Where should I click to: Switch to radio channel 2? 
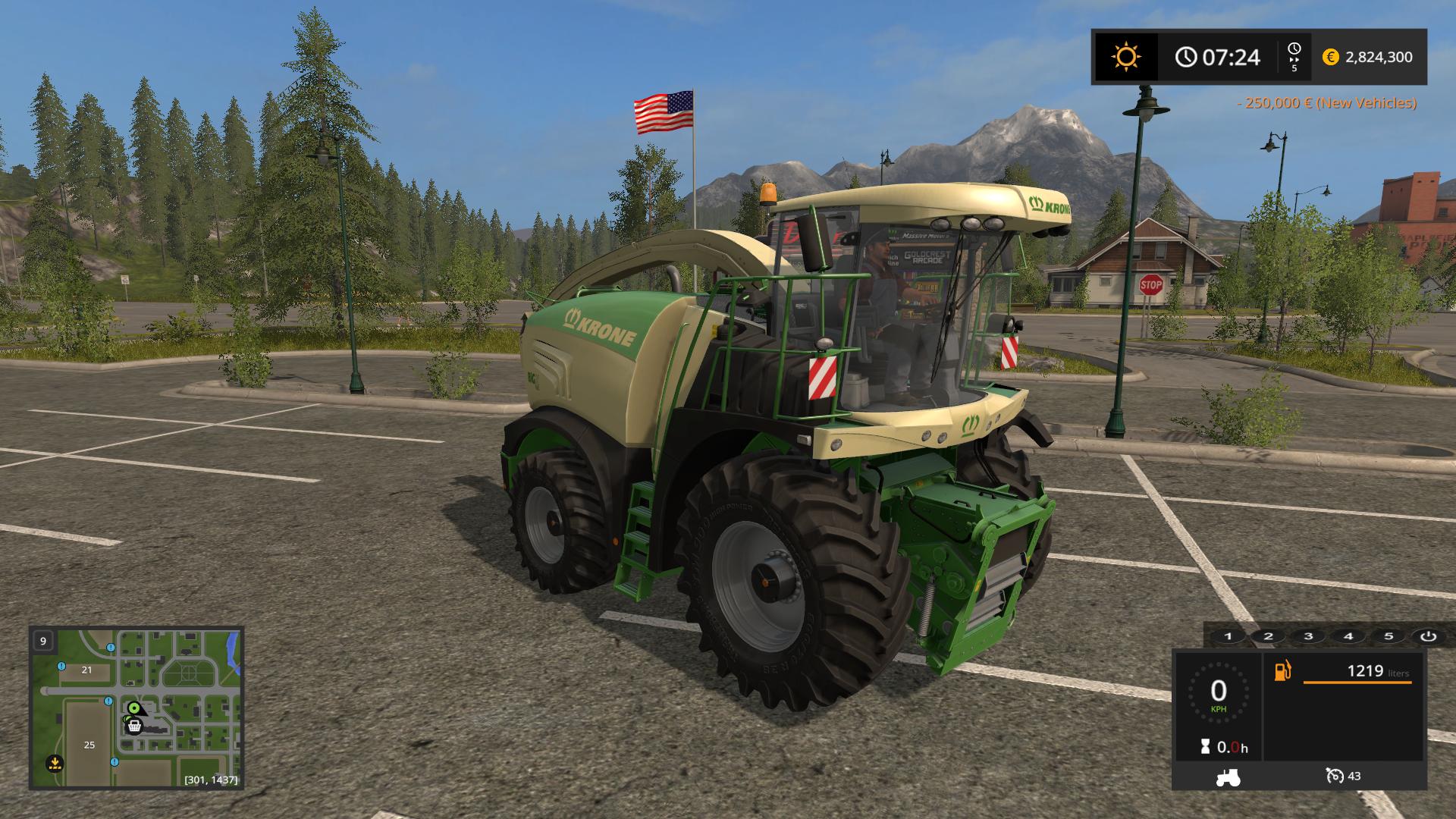click(x=1269, y=636)
